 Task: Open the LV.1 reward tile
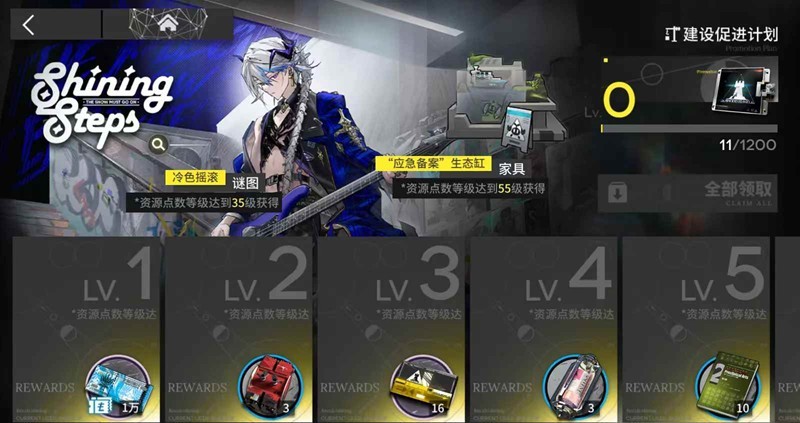coord(86,300)
